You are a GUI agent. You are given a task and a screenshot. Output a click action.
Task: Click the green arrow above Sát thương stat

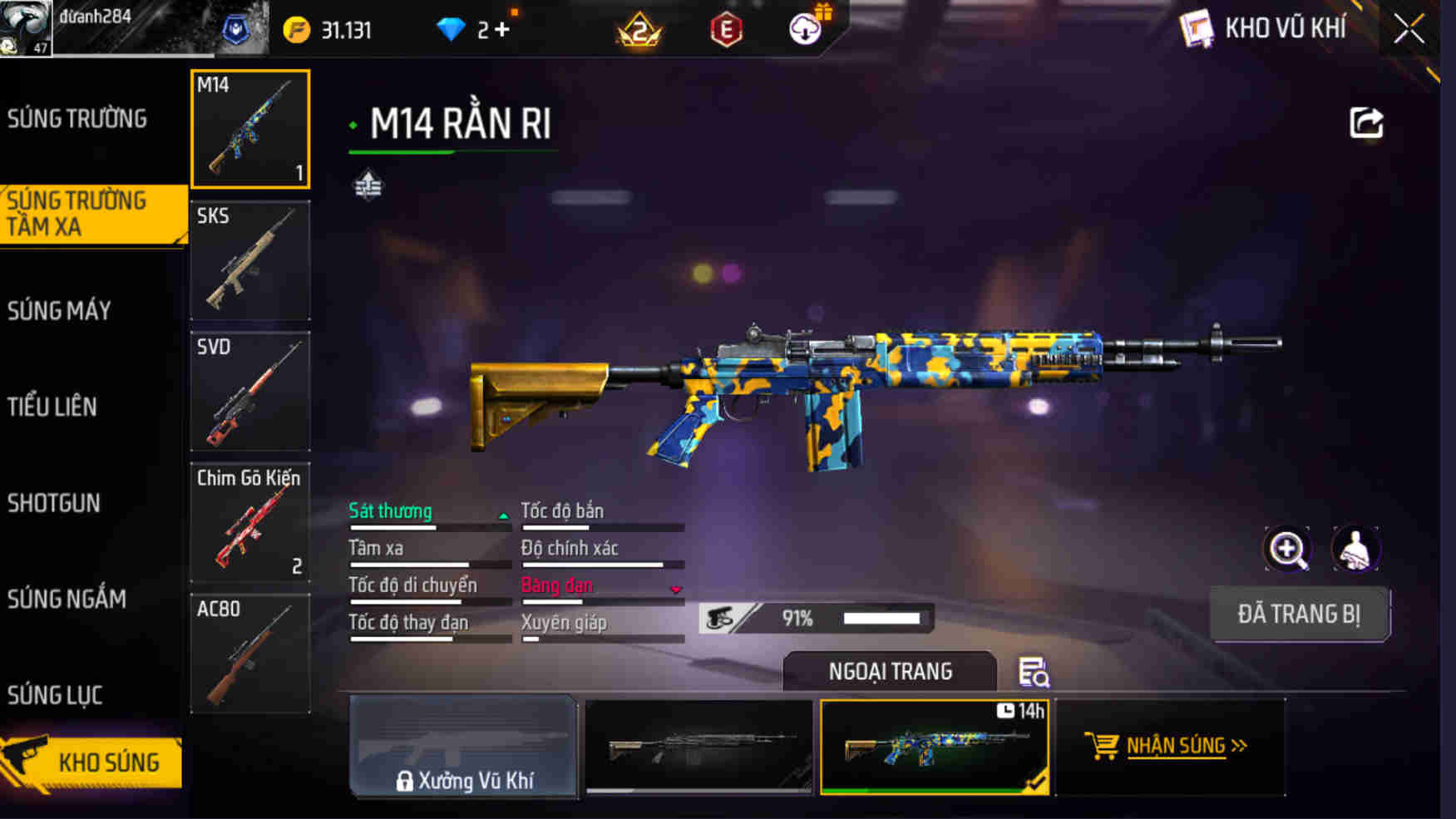[502, 516]
